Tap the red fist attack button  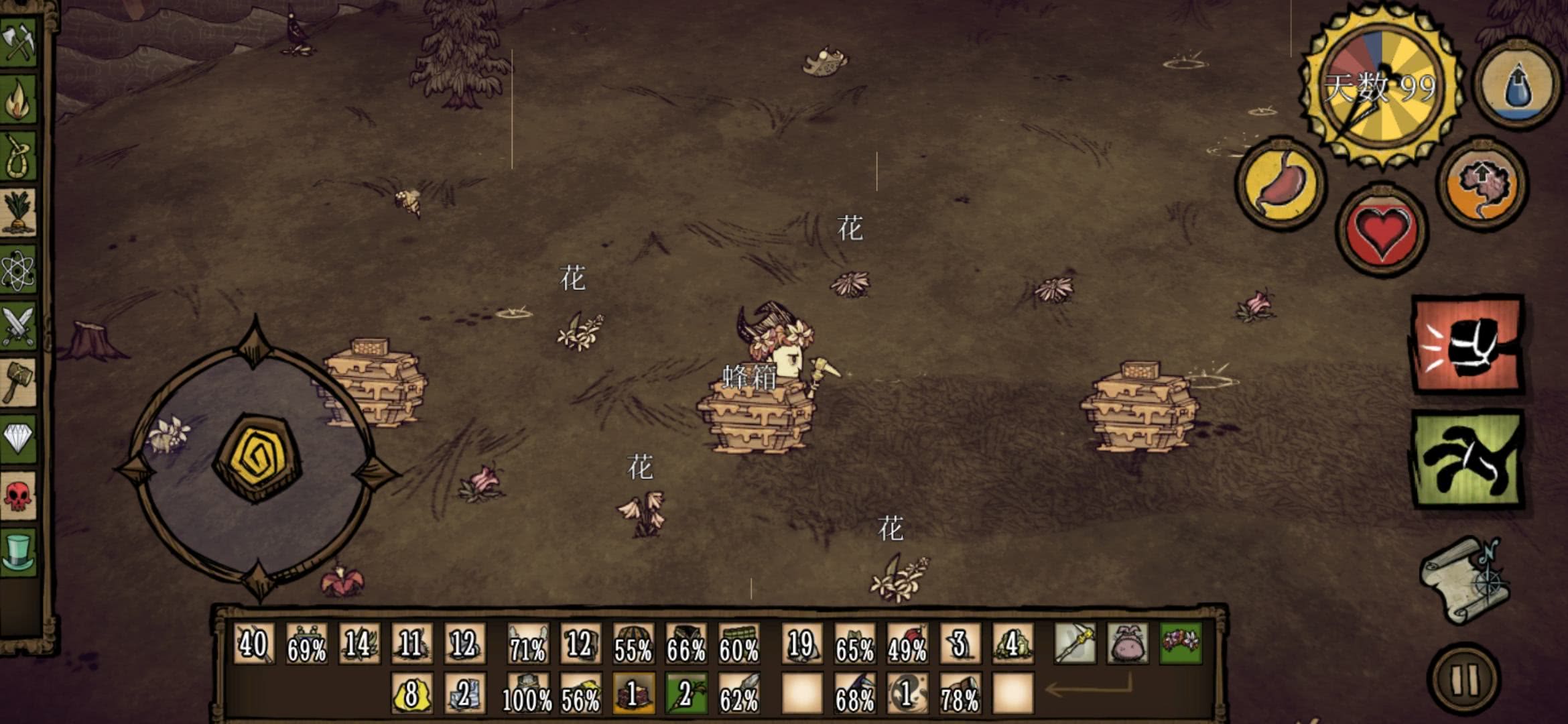1467,345
